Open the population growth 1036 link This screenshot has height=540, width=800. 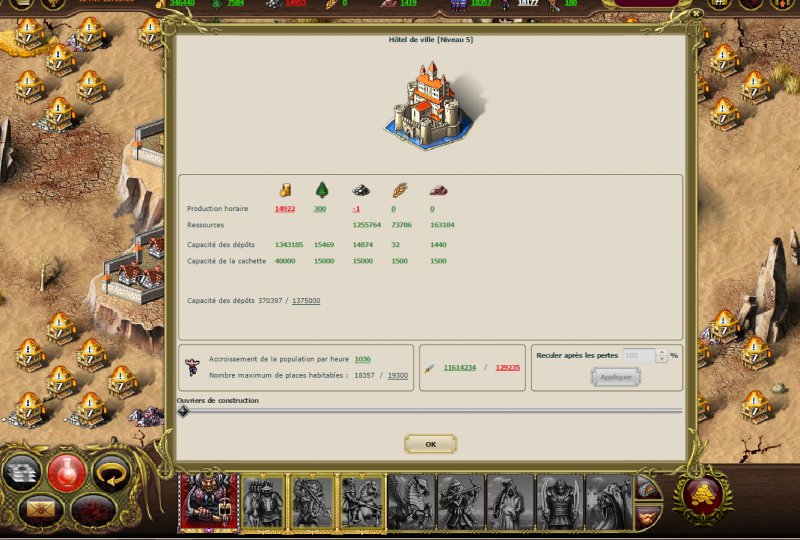[362, 358]
